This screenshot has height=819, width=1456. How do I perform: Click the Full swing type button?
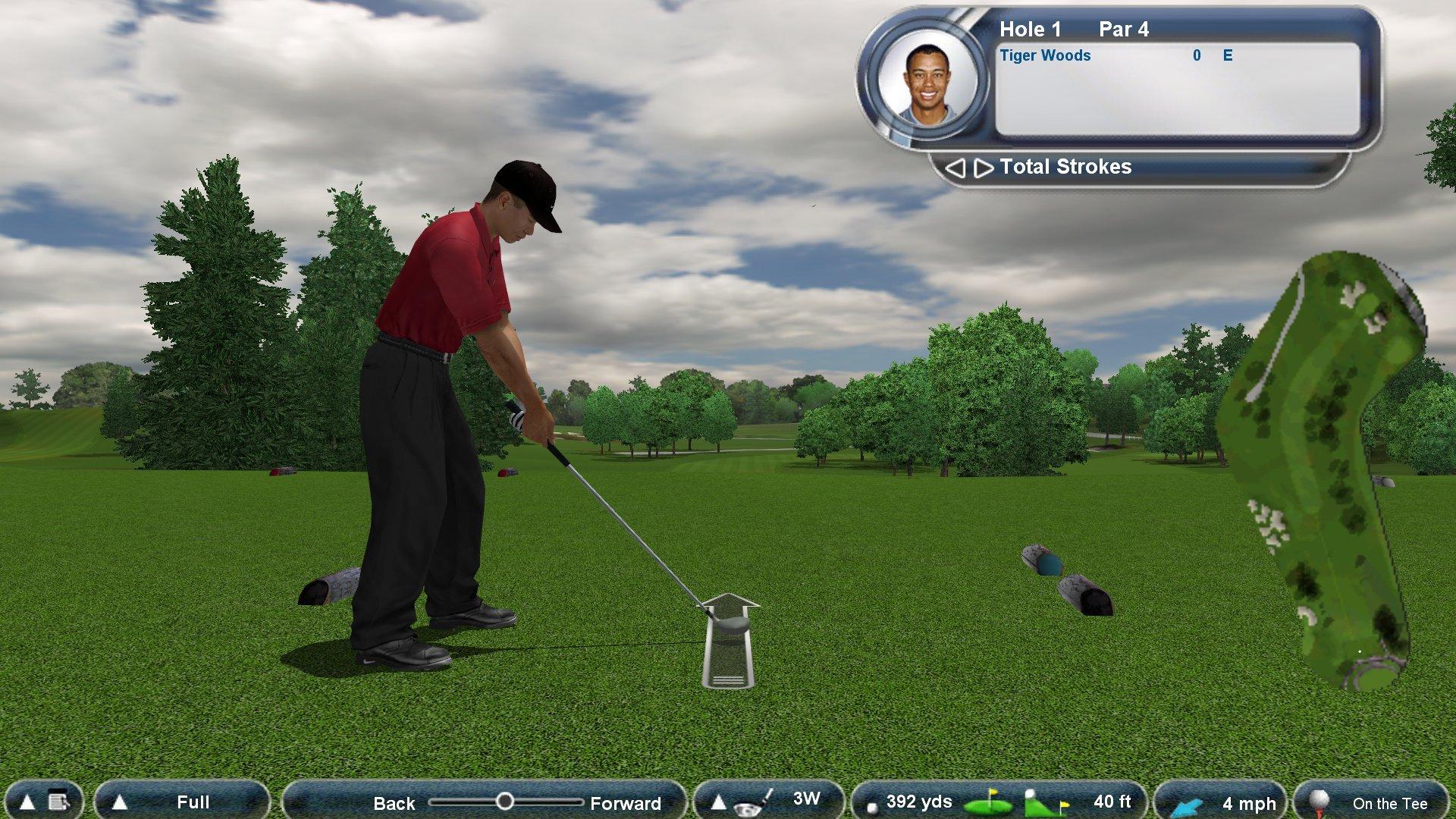(x=193, y=802)
